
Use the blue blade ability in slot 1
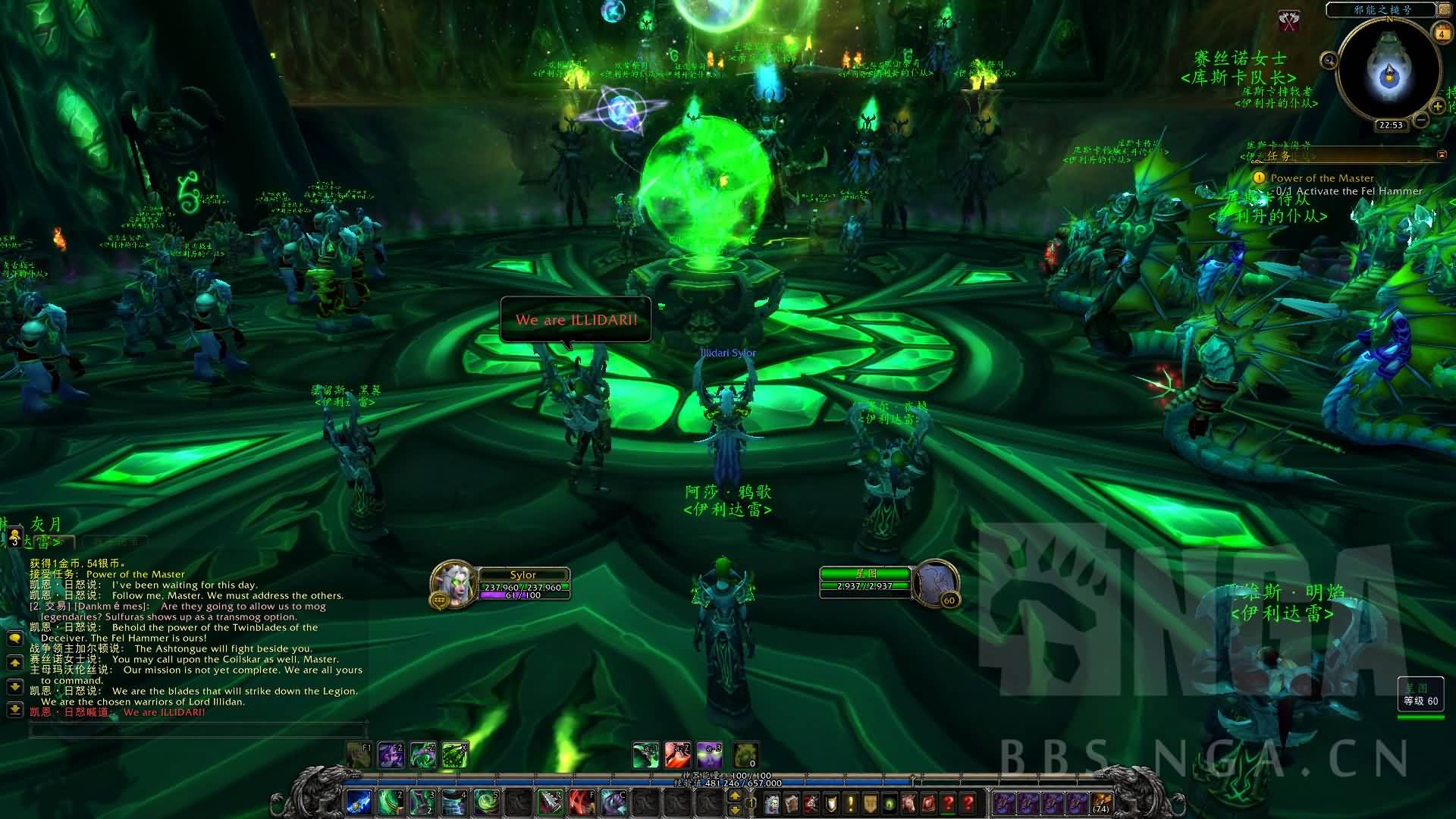pyautogui.click(x=359, y=801)
